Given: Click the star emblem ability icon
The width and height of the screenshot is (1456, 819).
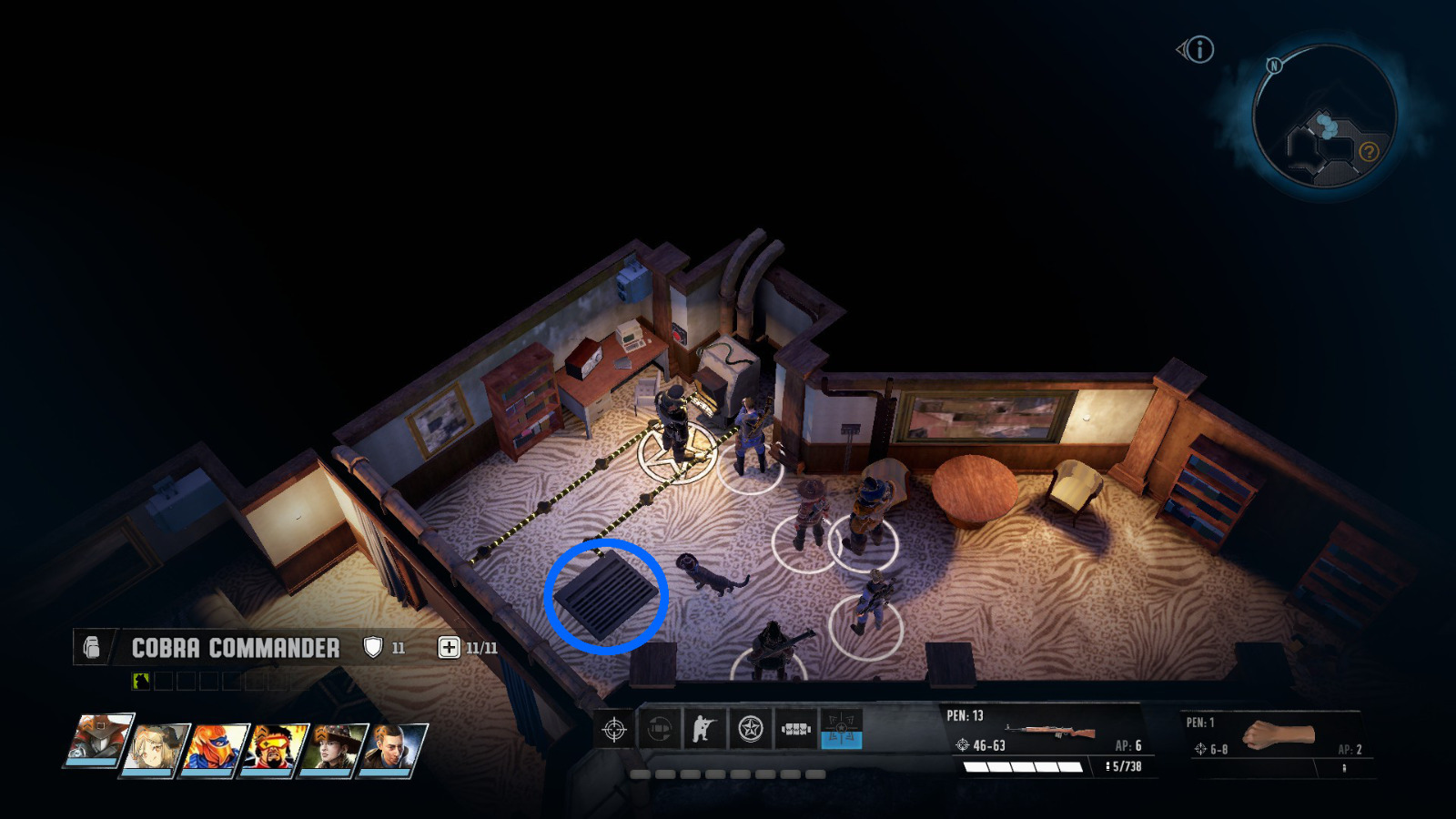Looking at the screenshot, I should pos(750,728).
